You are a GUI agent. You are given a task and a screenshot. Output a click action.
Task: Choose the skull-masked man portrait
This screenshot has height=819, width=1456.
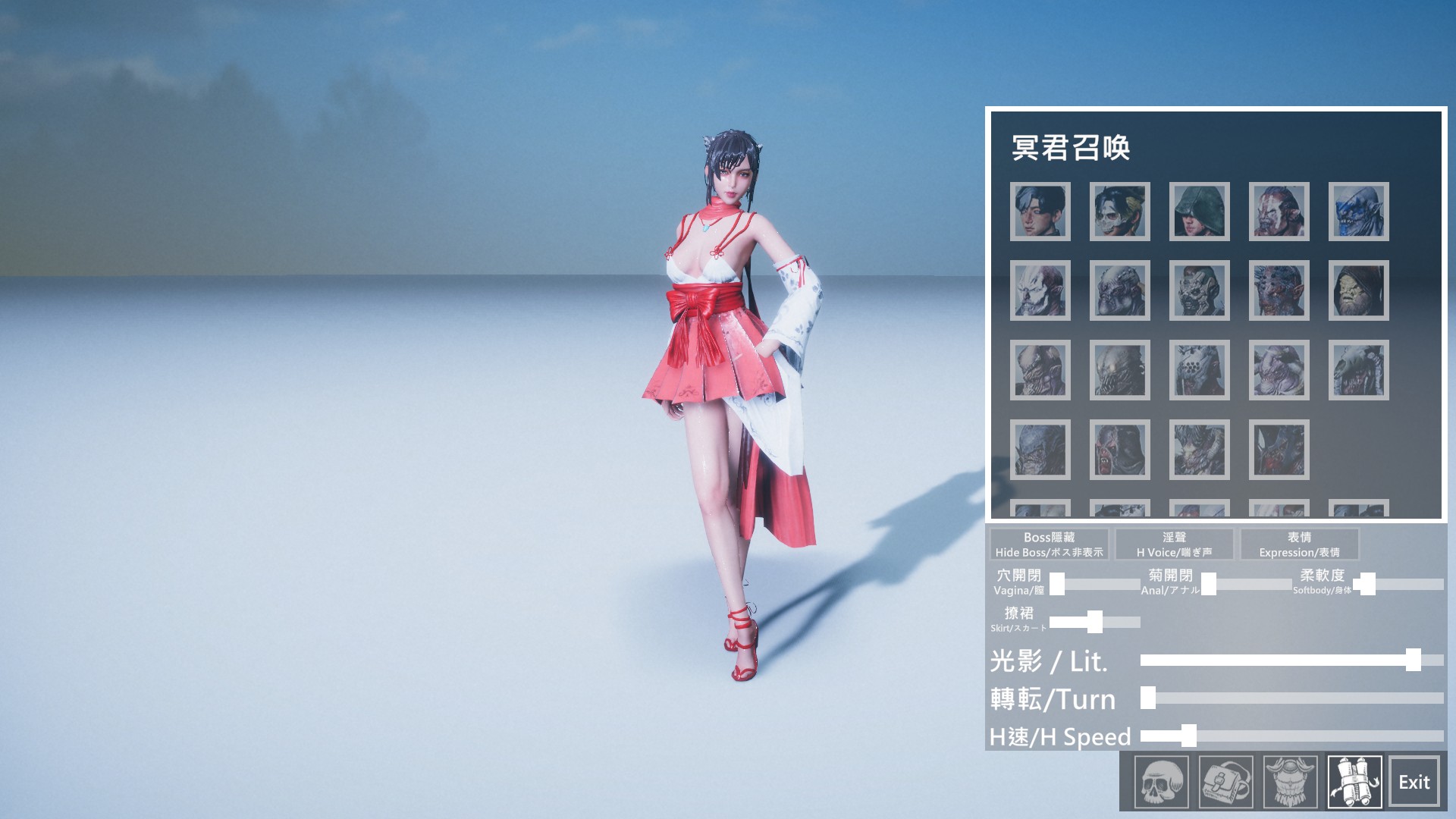(x=1120, y=212)
